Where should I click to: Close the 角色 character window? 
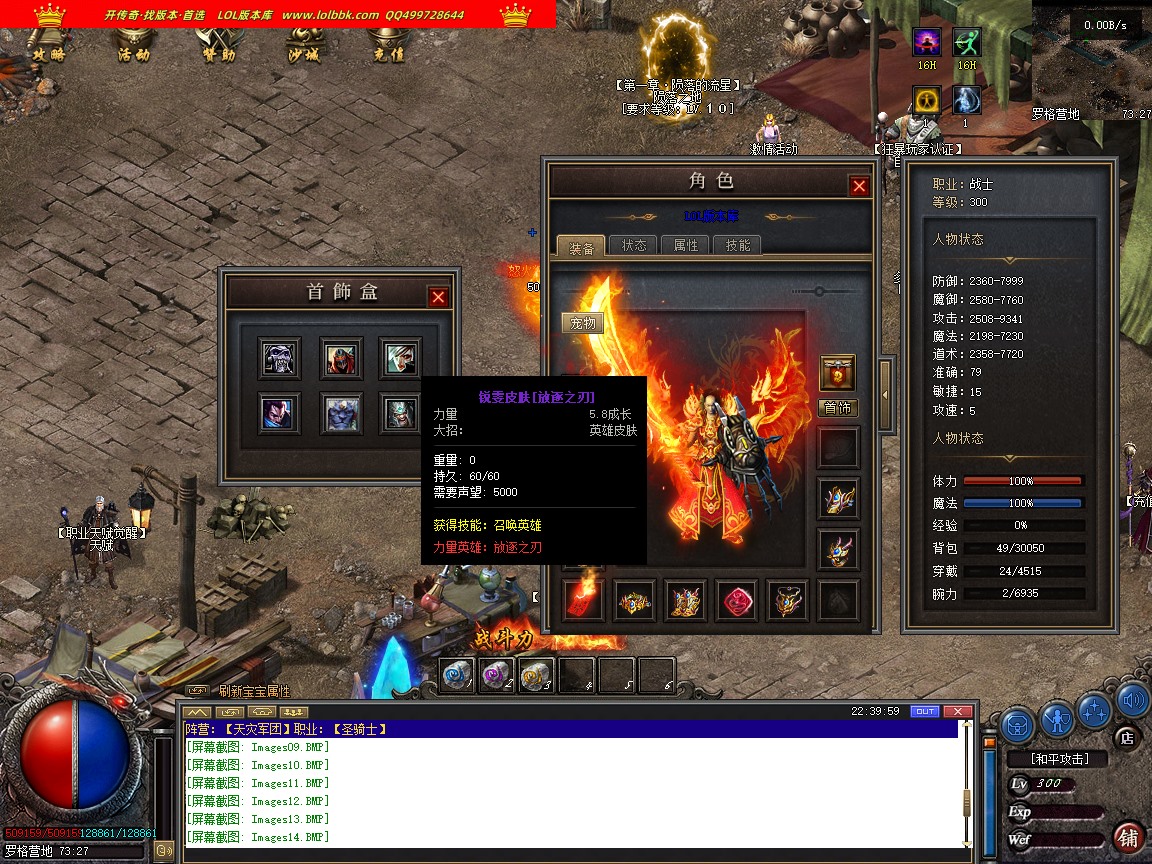click(x=859, y=186)
